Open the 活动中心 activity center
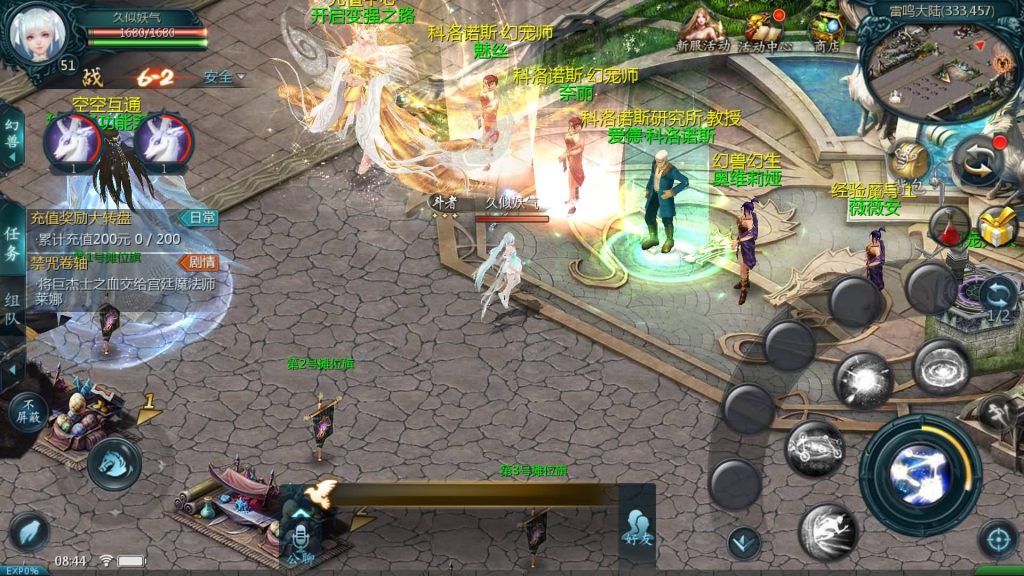Screen dimensions: 1024x576 click(x=766, y=30)
